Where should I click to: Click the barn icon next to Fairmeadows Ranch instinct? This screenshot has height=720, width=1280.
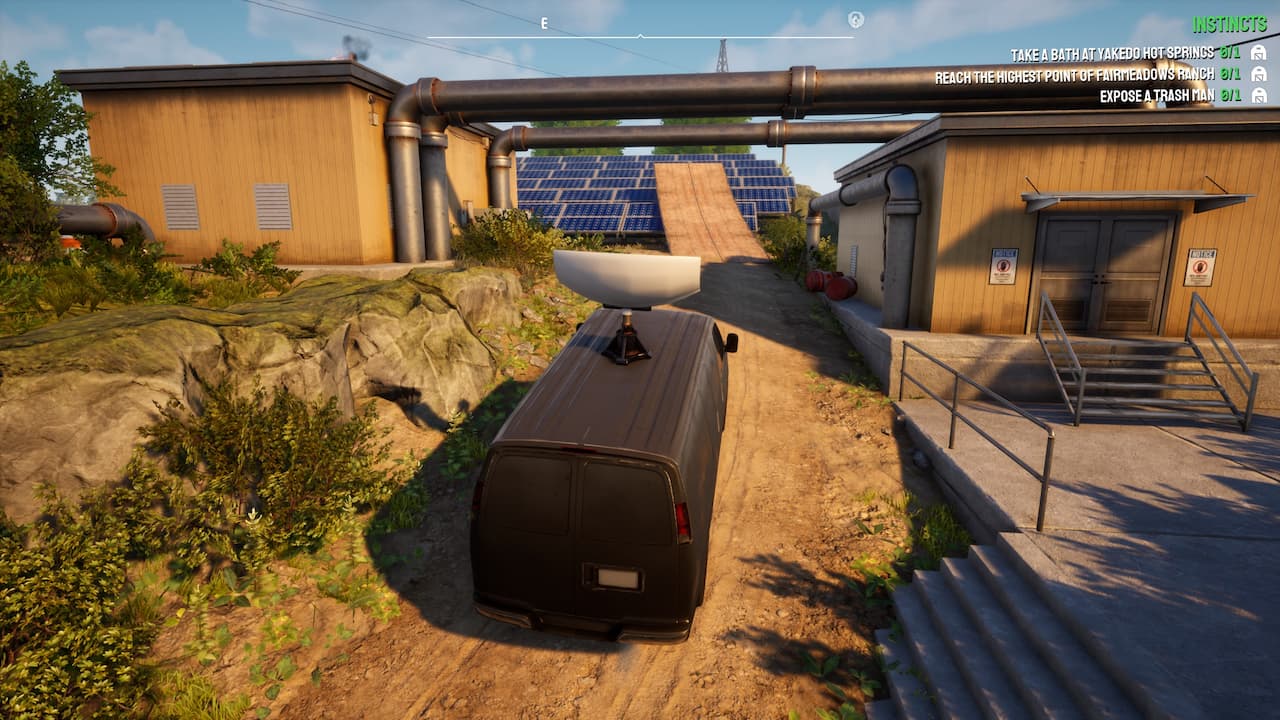pyautogui.click(x=1259, y=74)
